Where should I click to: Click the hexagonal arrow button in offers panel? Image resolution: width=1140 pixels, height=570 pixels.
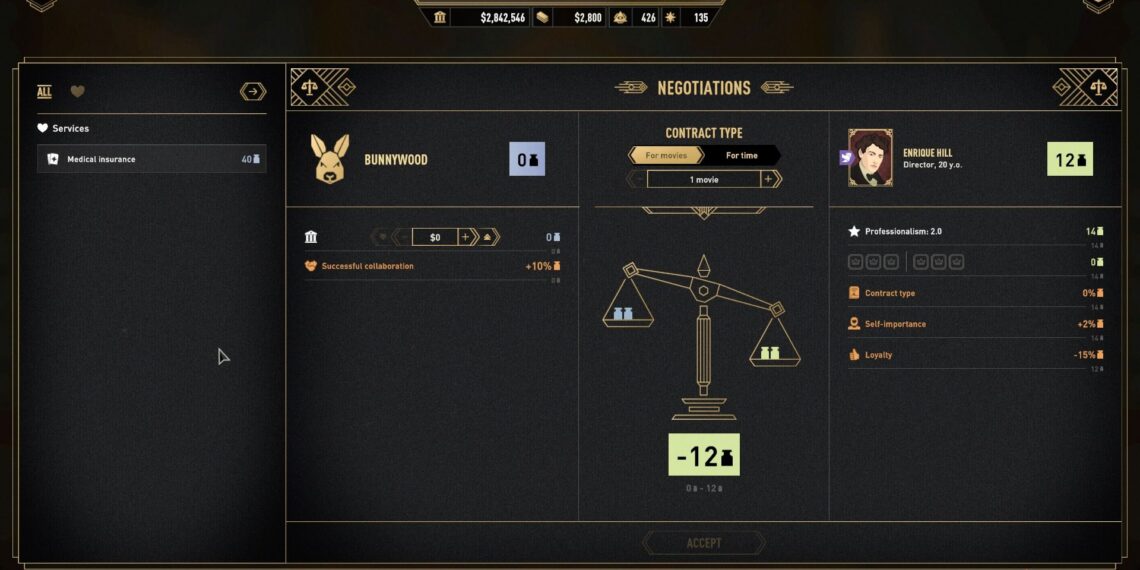(x=253, y=92)
